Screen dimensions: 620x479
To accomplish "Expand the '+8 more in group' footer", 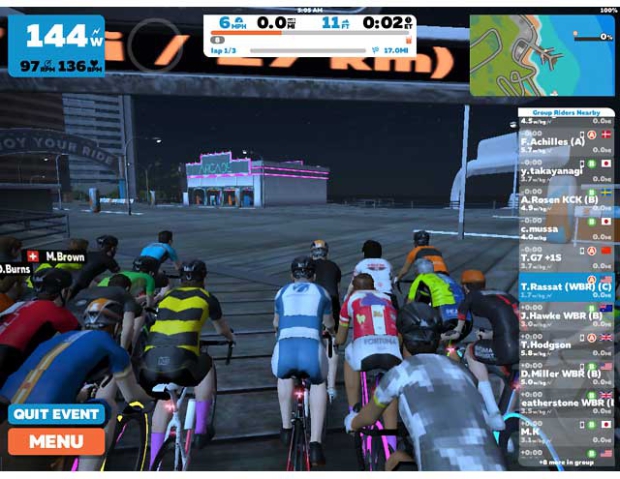I will (565, 463).
